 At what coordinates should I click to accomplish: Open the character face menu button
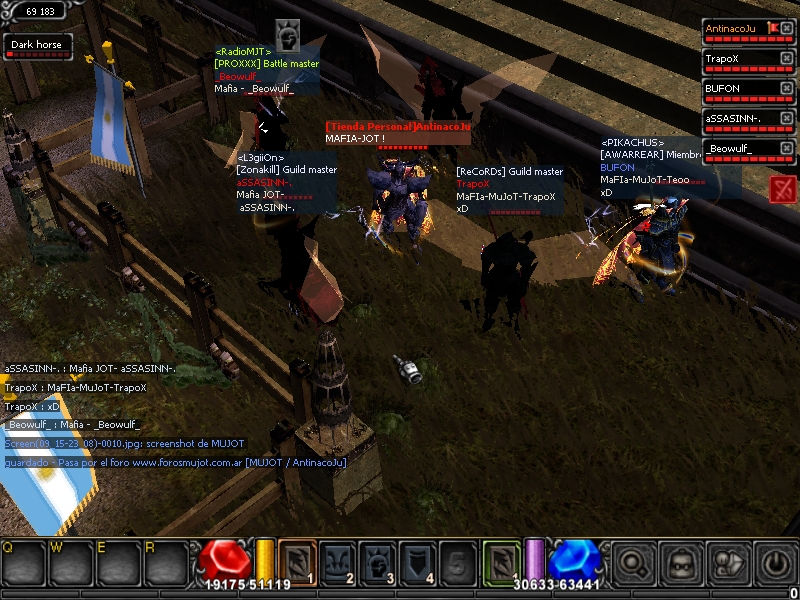(x=681, y=564)
